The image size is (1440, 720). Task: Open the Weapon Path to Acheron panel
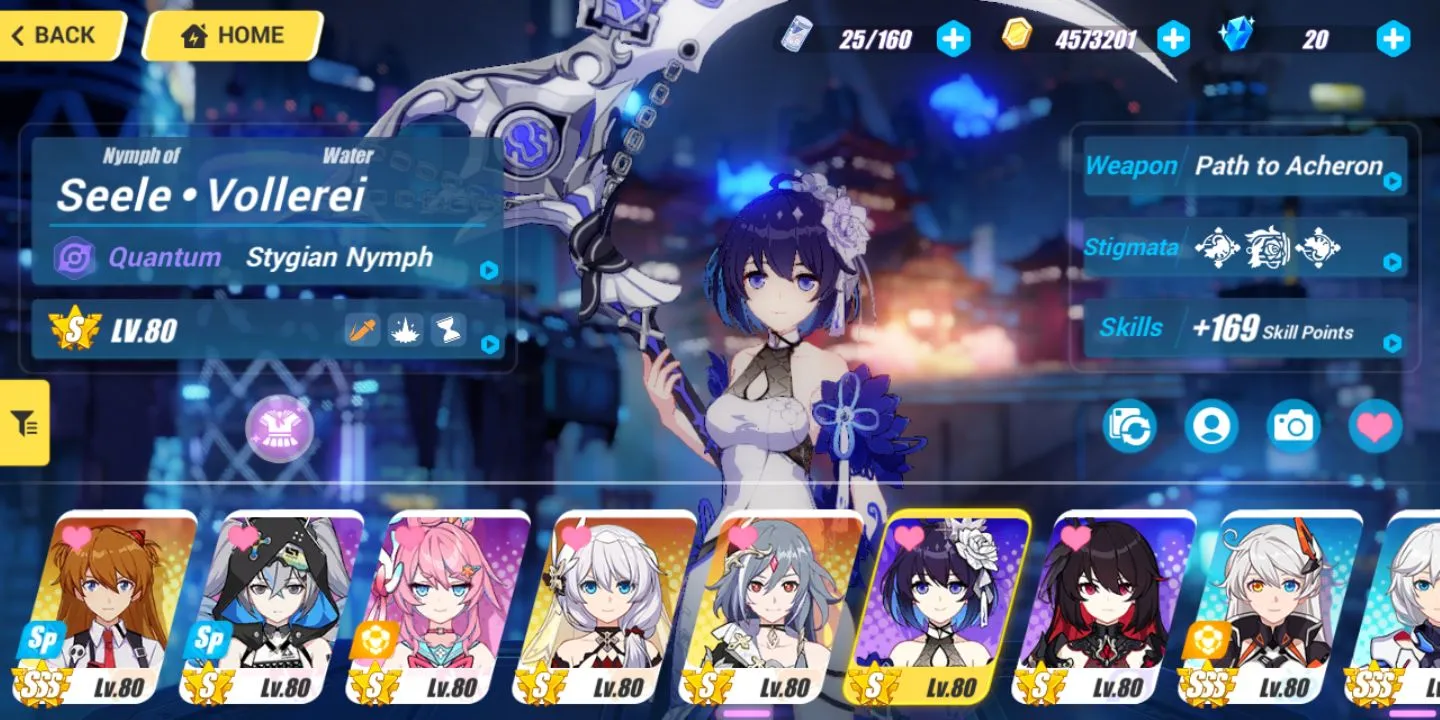pyautogui.click(x=1245, y=167)
